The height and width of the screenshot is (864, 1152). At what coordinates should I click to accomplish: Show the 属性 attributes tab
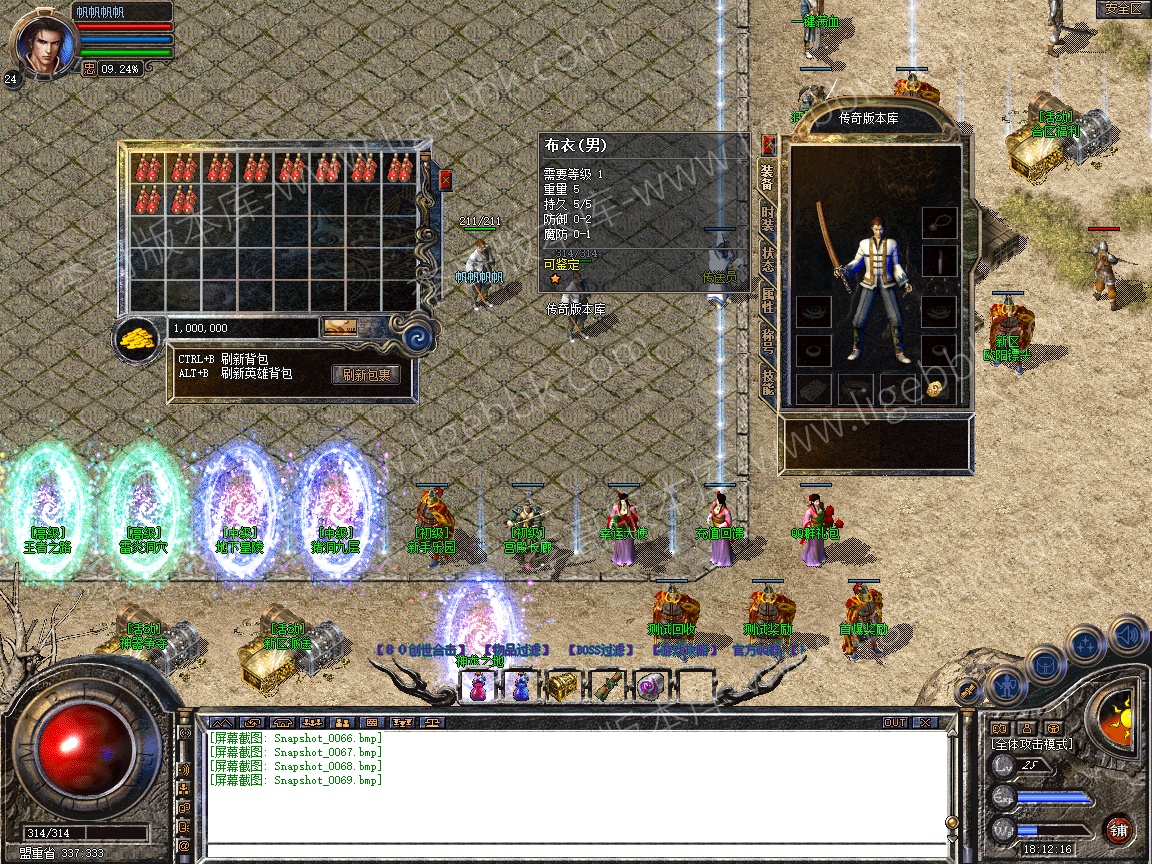(767, 300)
